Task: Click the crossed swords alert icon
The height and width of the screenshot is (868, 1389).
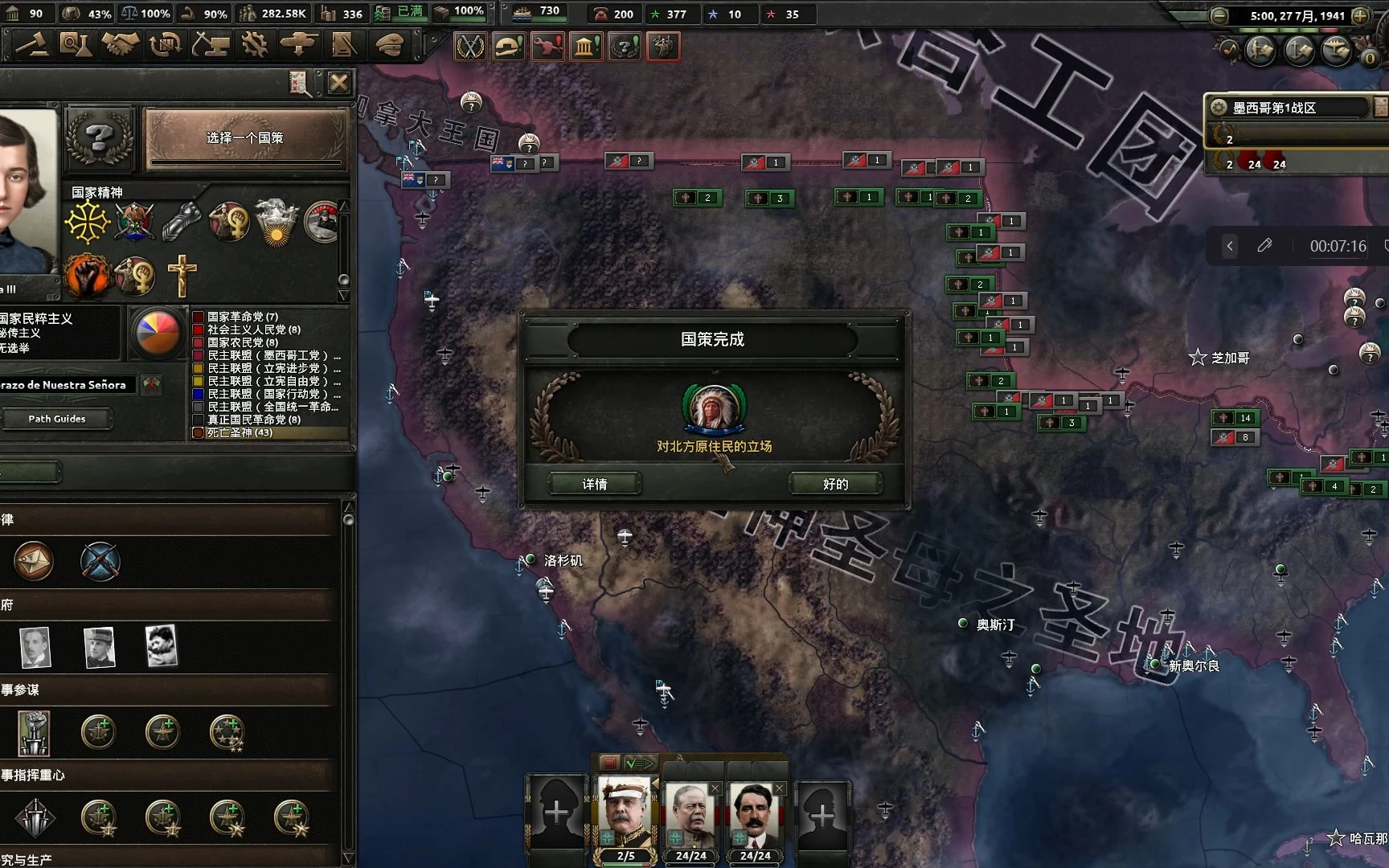Action: point(470,47)
